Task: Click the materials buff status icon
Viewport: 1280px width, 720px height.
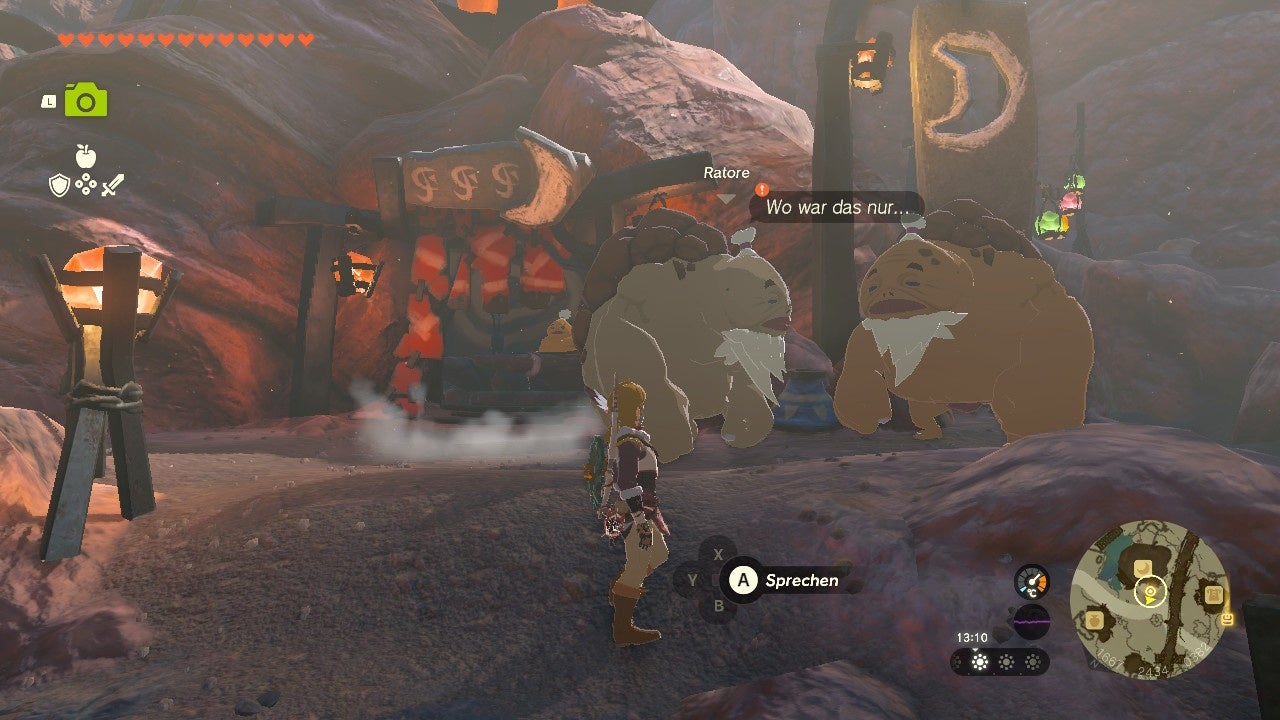Action: tap(85, 185)
